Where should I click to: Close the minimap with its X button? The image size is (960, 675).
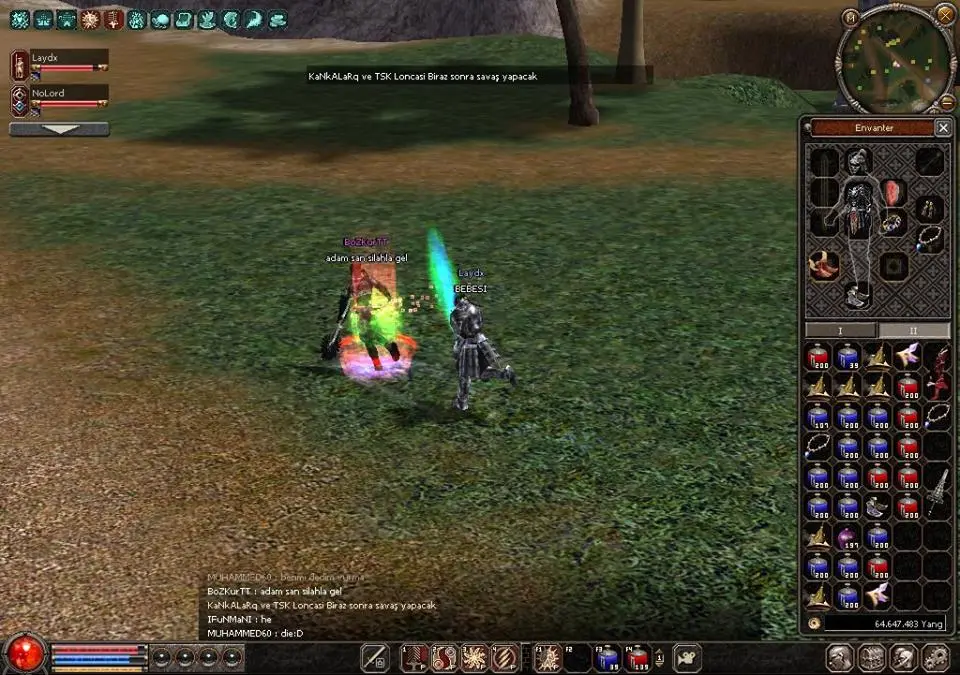point(944,13)
